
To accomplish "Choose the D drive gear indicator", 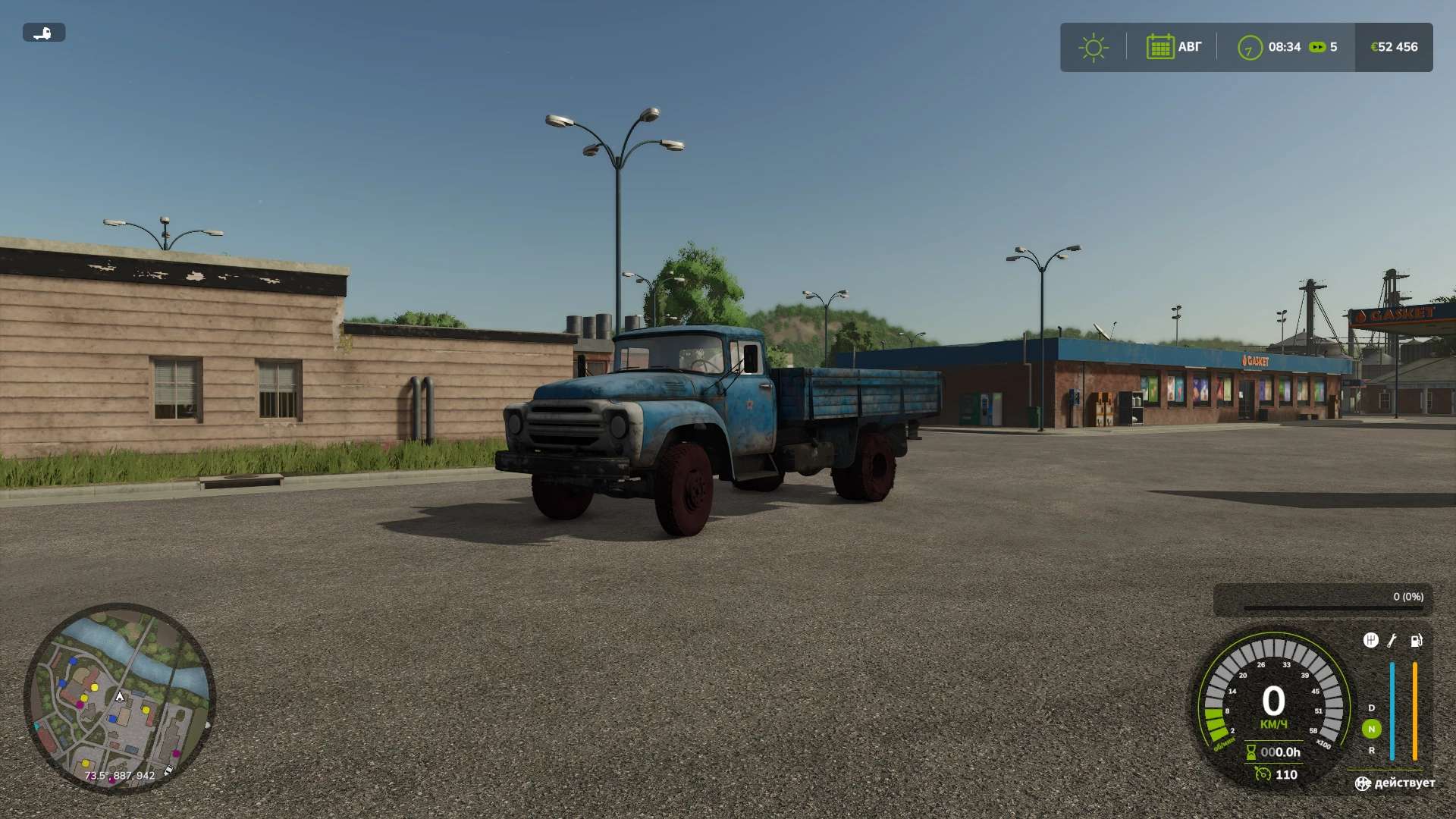I will point(1371,708).
